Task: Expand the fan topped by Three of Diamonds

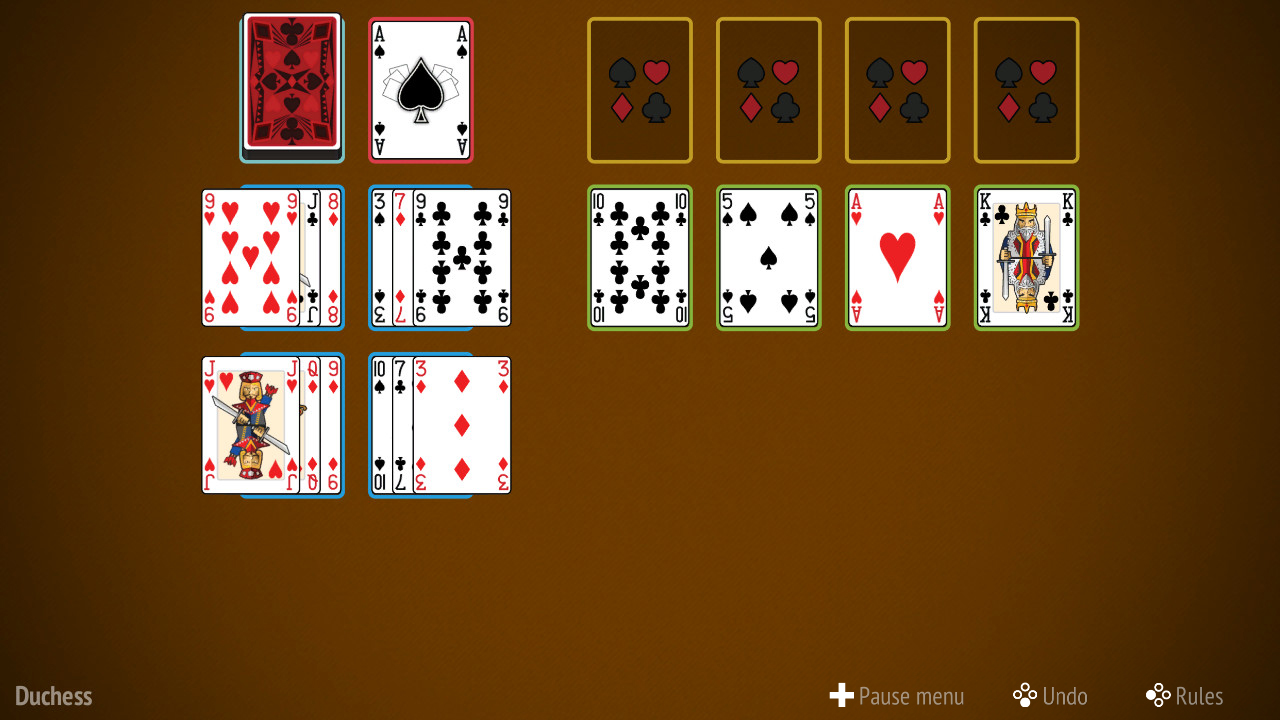Action: (x=460, y=425)
